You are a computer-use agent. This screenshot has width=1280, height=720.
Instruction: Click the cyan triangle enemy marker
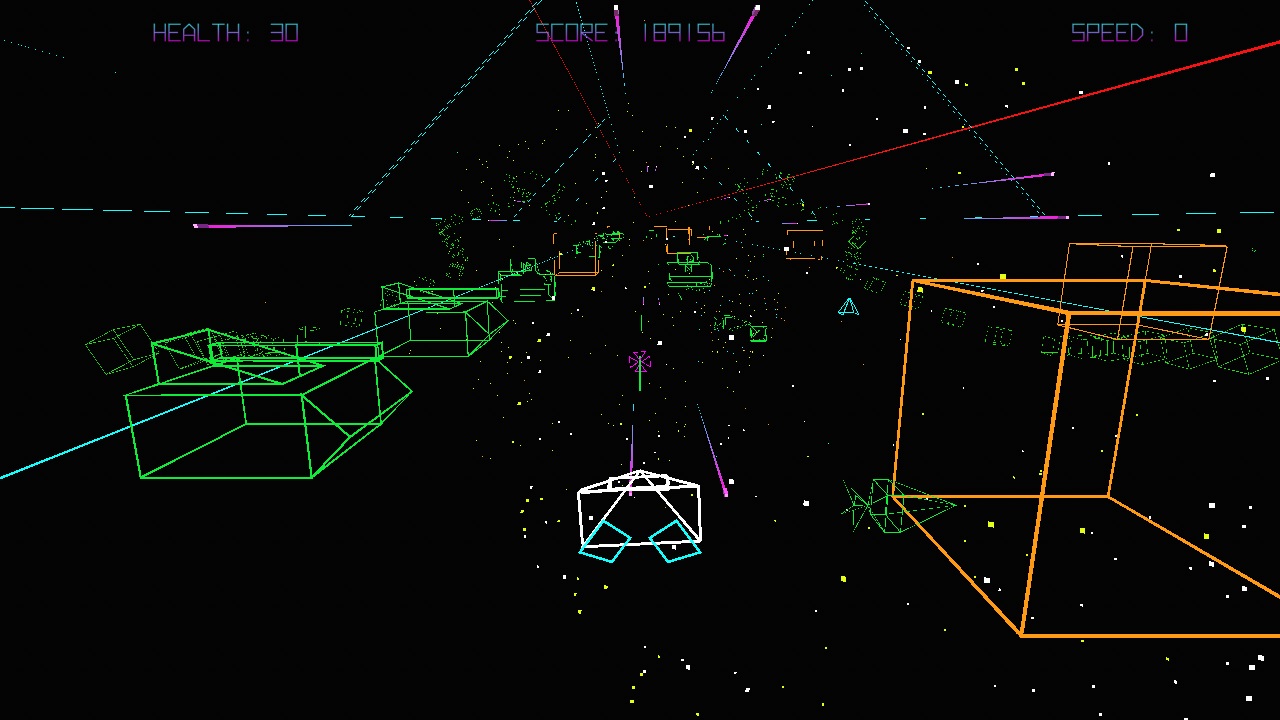847,308
